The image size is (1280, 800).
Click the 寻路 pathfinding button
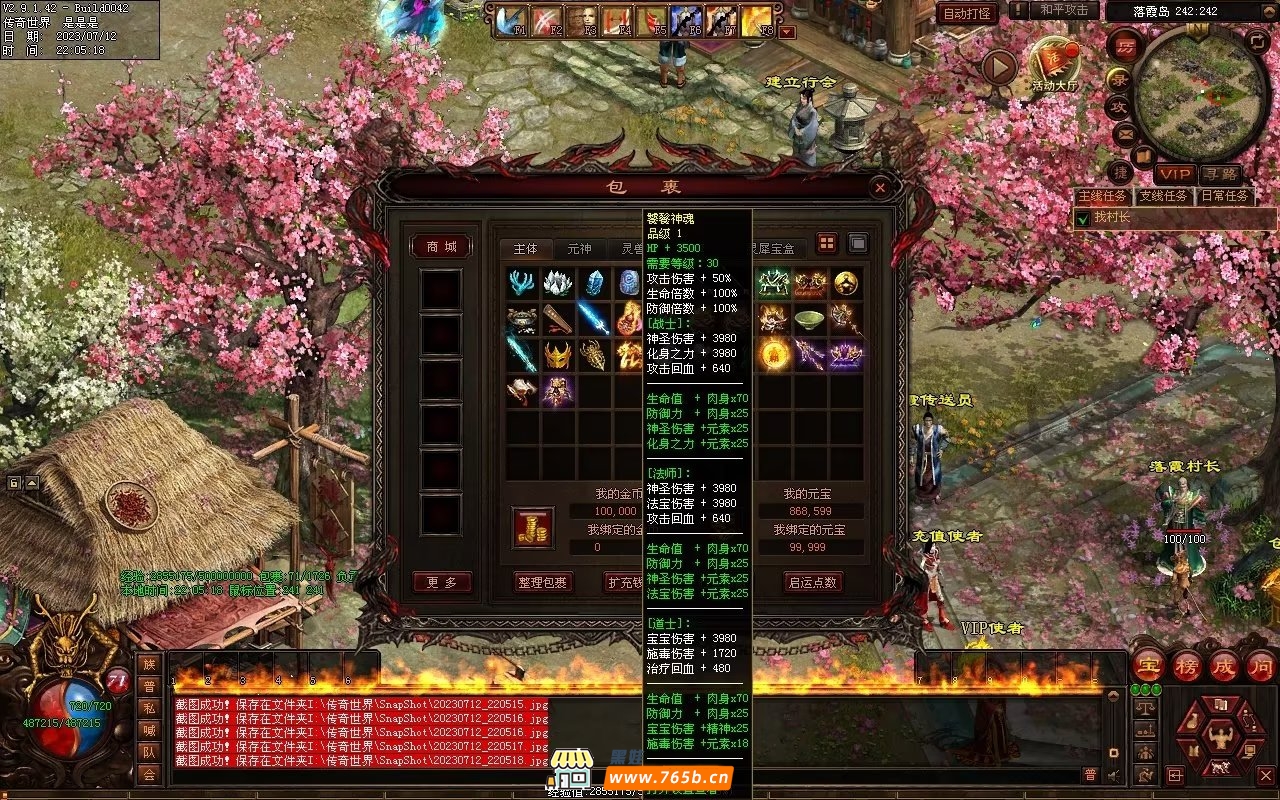coord(1219,173)
